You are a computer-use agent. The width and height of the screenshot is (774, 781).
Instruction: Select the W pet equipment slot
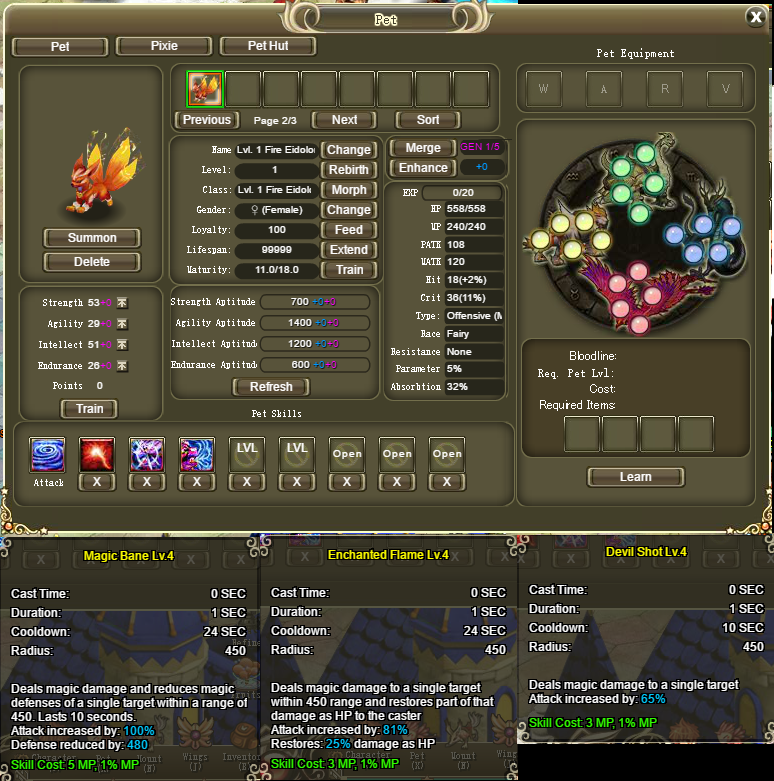click(x=543, y=89)
